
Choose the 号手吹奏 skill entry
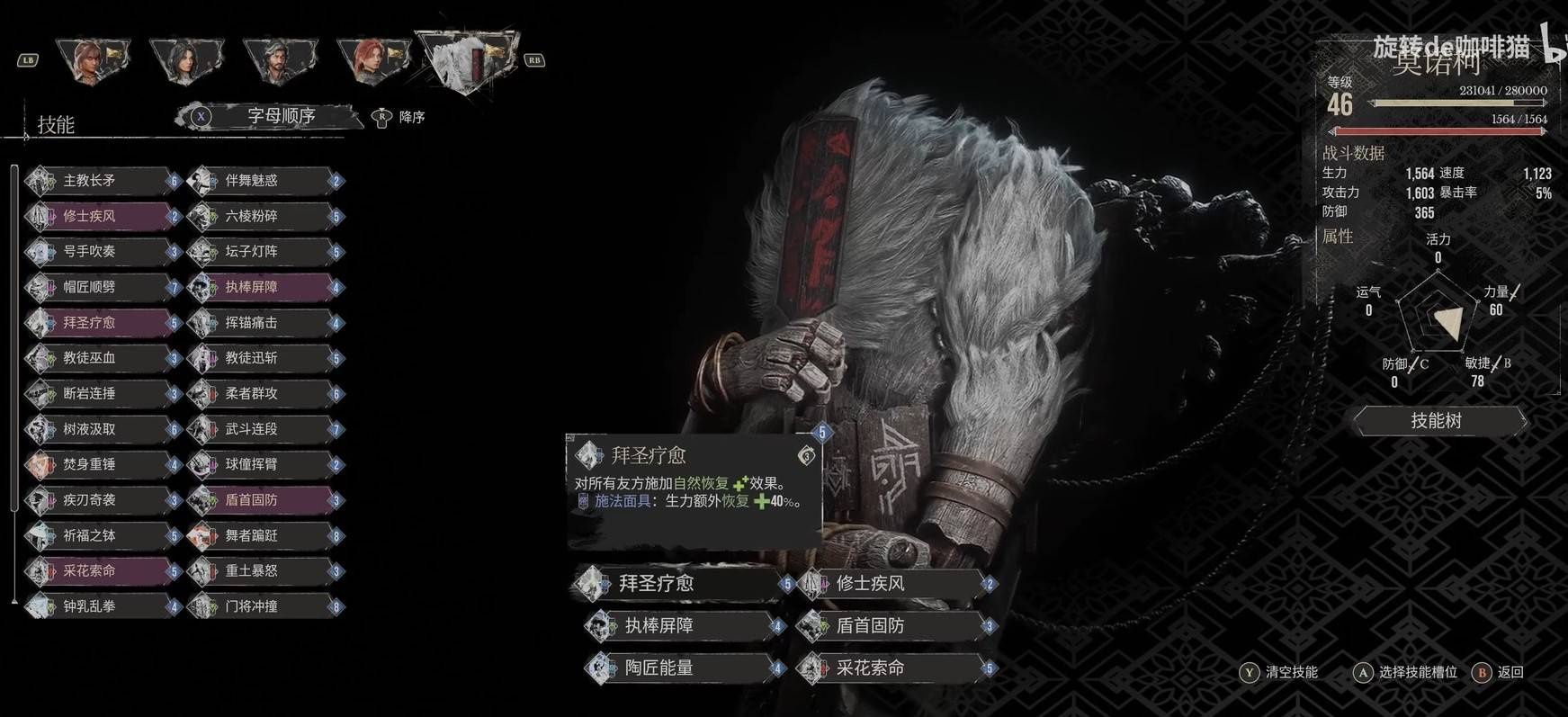[101, 252]
